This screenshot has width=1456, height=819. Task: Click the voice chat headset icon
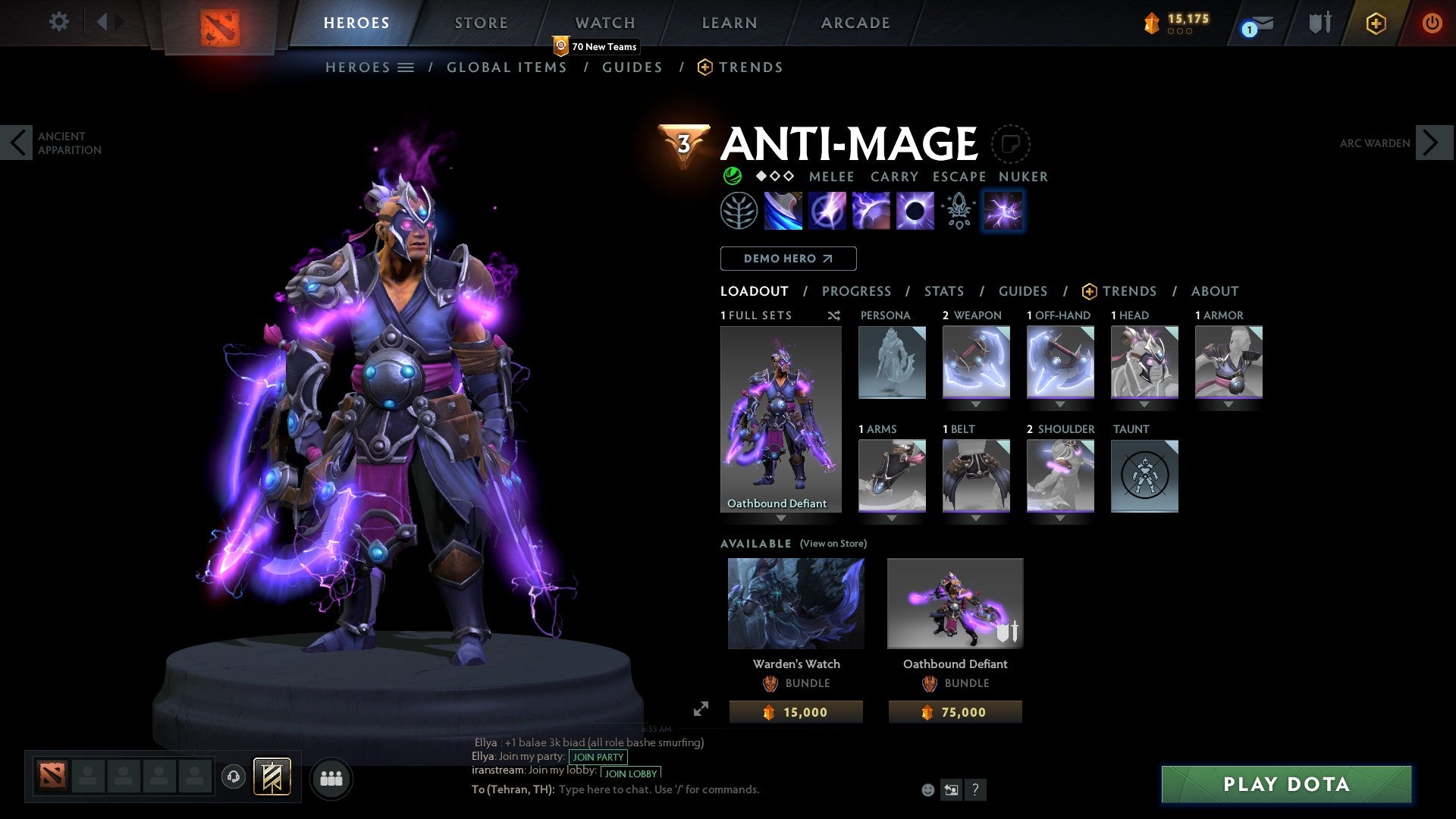(x=234, y=777)
